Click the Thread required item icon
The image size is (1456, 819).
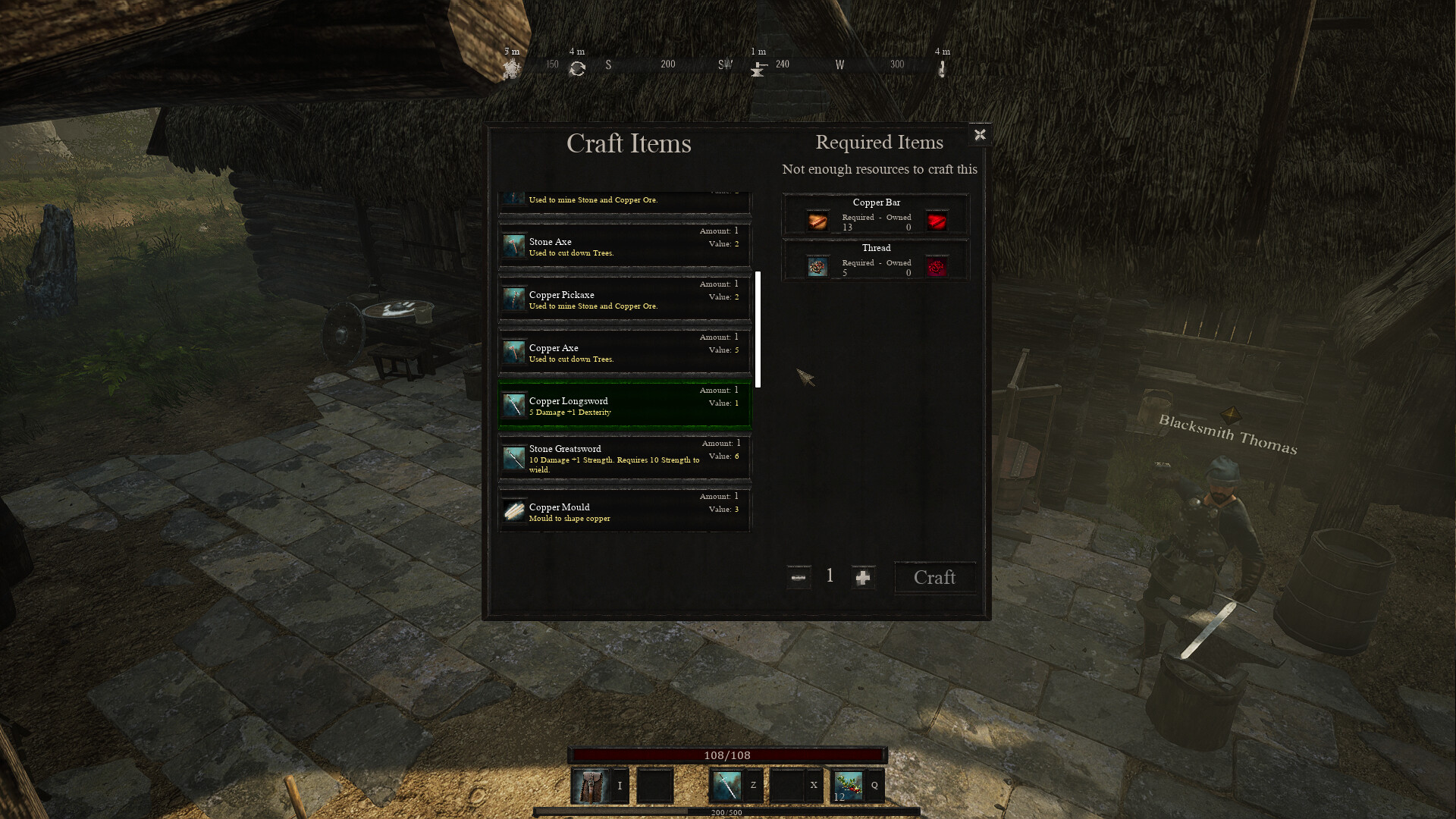pos(817,267)
